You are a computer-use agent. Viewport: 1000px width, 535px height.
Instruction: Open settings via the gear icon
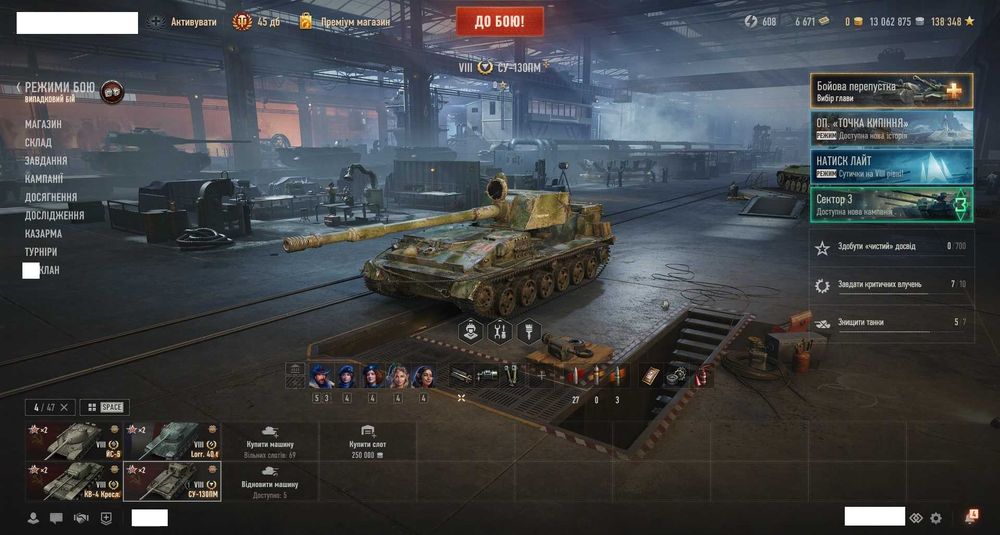(936, 518)
